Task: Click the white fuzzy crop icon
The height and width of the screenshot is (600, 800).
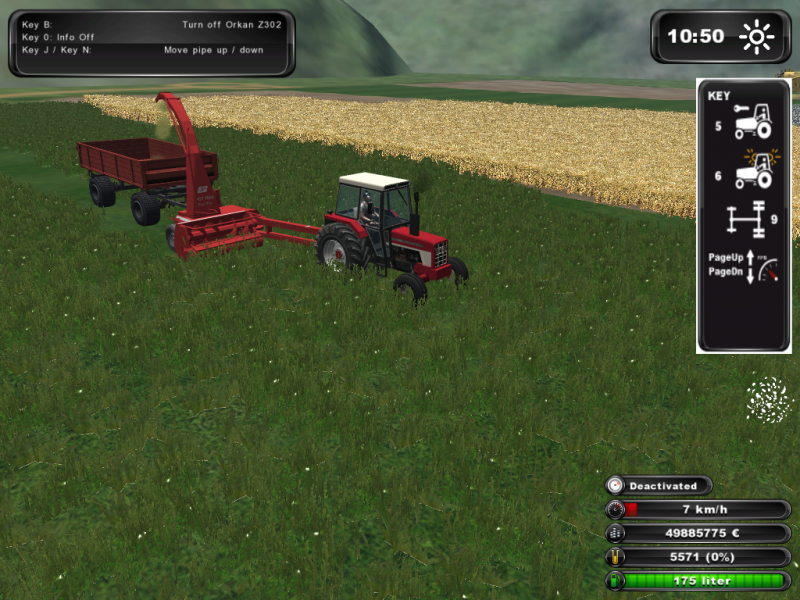Action: coord(768,399)
